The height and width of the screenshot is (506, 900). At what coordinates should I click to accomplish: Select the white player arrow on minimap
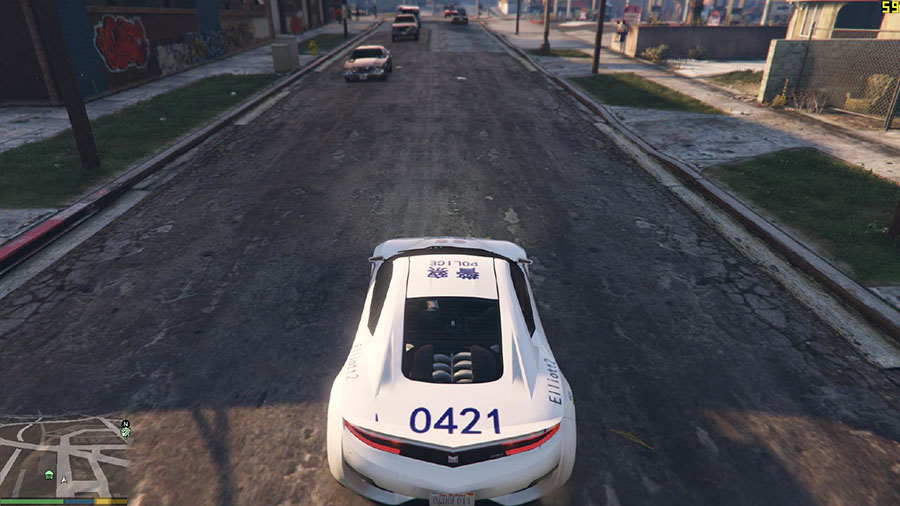[65, 479]
